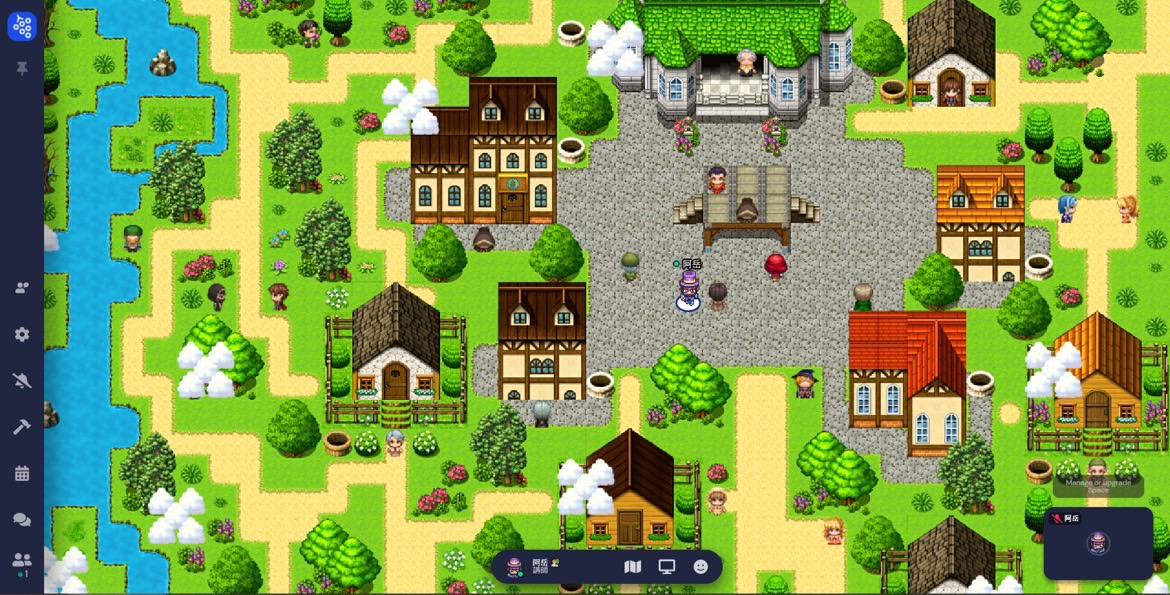This screenshot has height=595, width=1170.
Task: Open the emoji reactions smiley
Action: pos(701,567)
